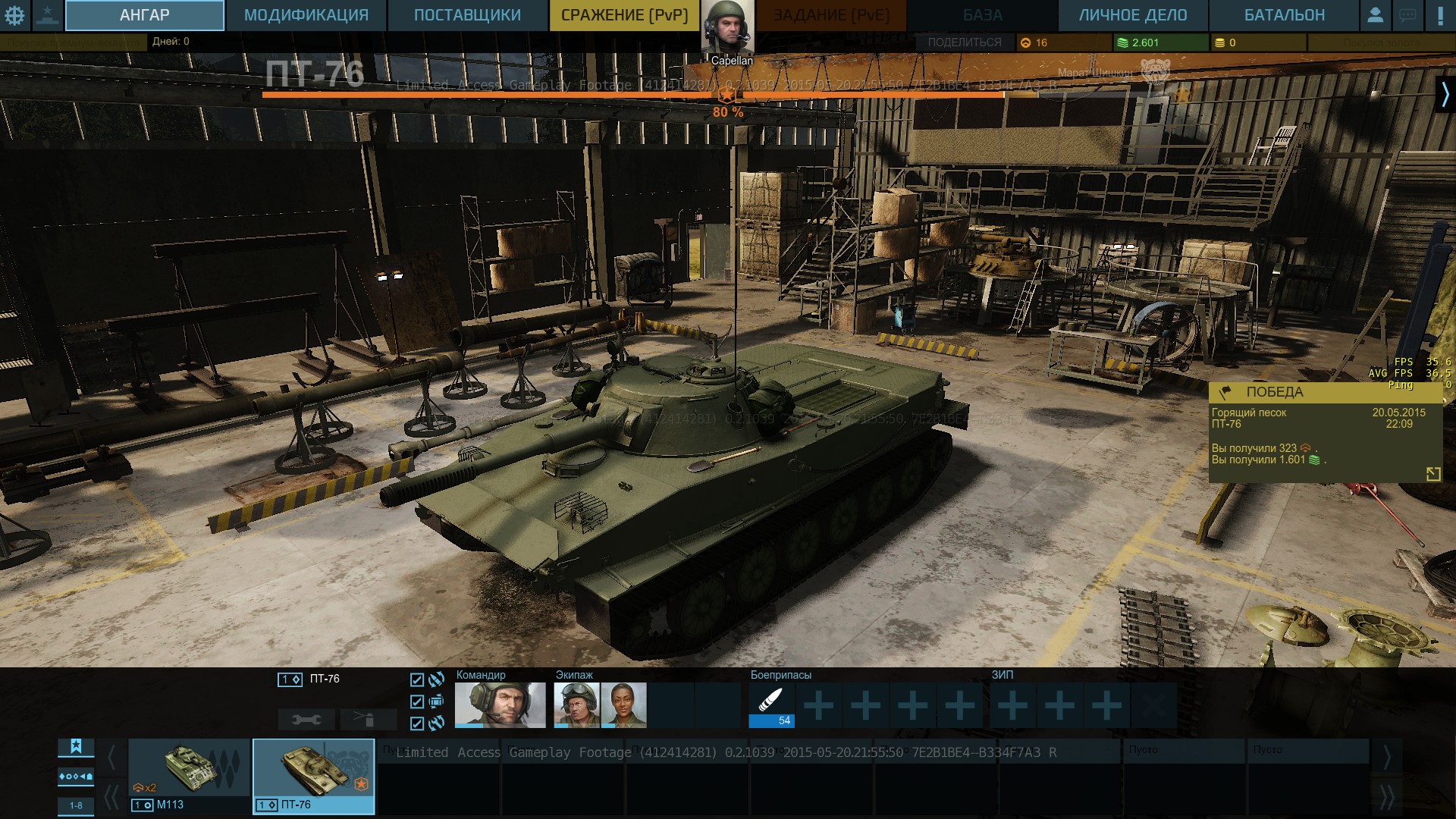Click the exclamation mark notification icon
This screenshot has height=819, width=1456.
point(1440,15)
